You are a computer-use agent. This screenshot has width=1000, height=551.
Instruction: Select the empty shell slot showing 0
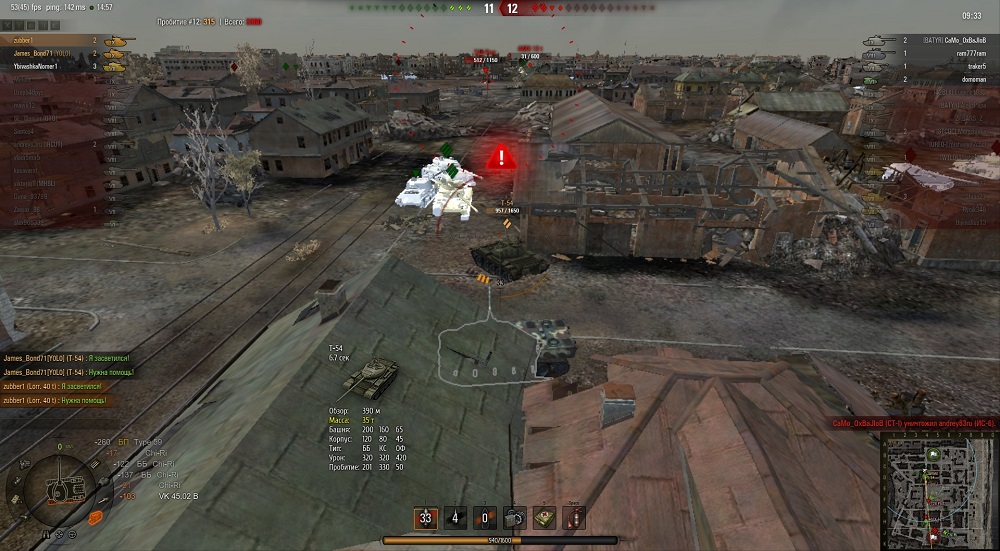[486, 519]
